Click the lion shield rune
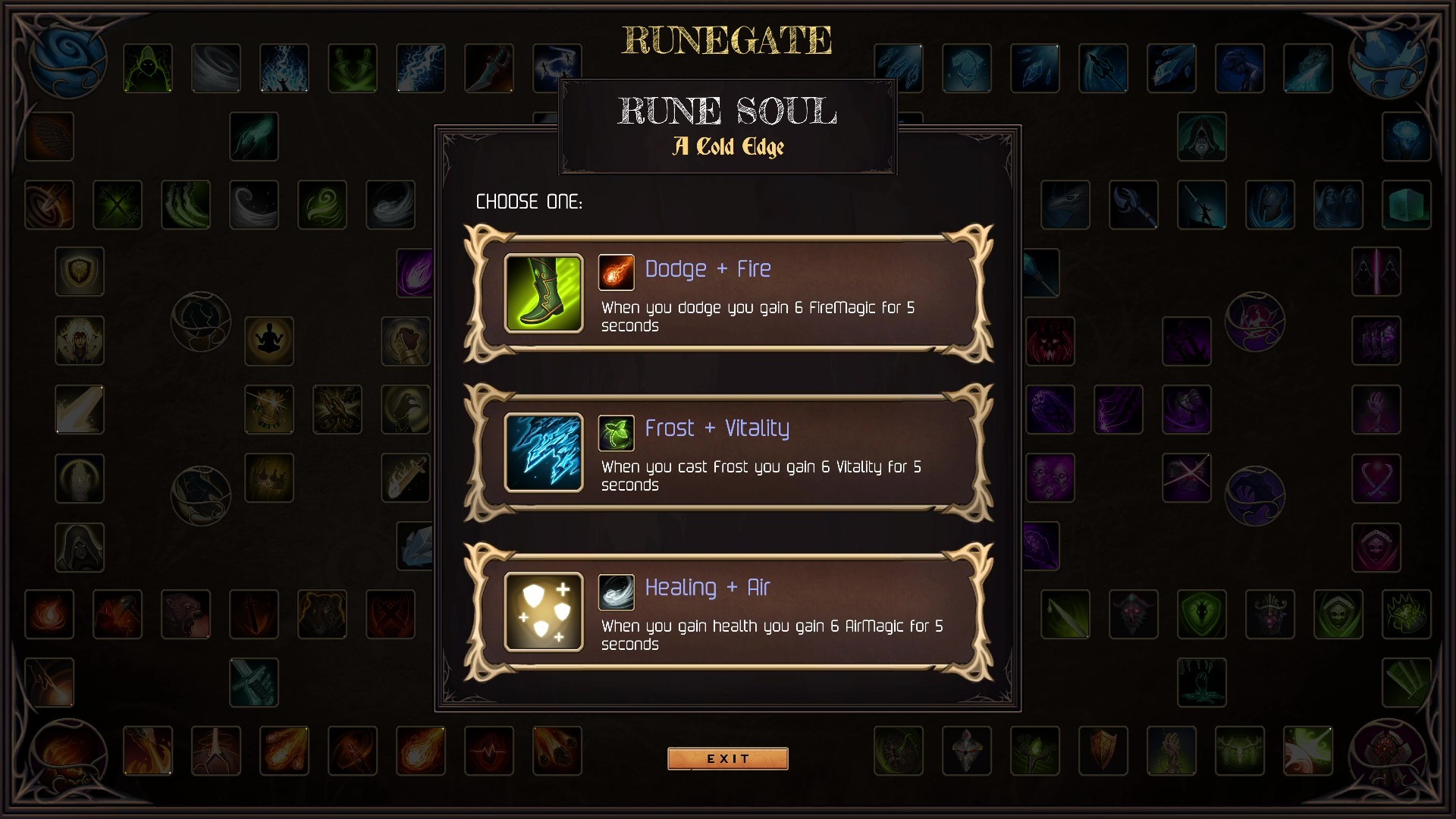This screenshot has height=819, width=1456. 80,272
